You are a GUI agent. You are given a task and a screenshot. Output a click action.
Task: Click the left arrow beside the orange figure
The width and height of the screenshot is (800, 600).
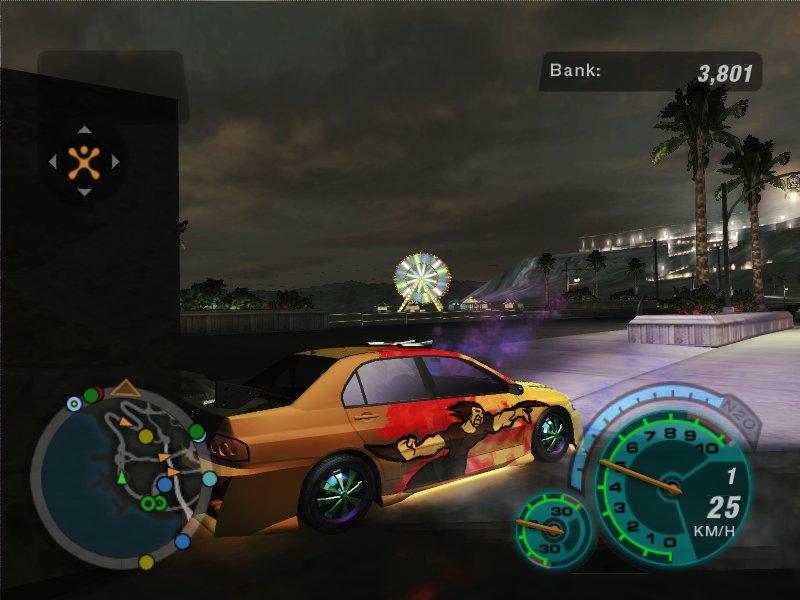53,160
